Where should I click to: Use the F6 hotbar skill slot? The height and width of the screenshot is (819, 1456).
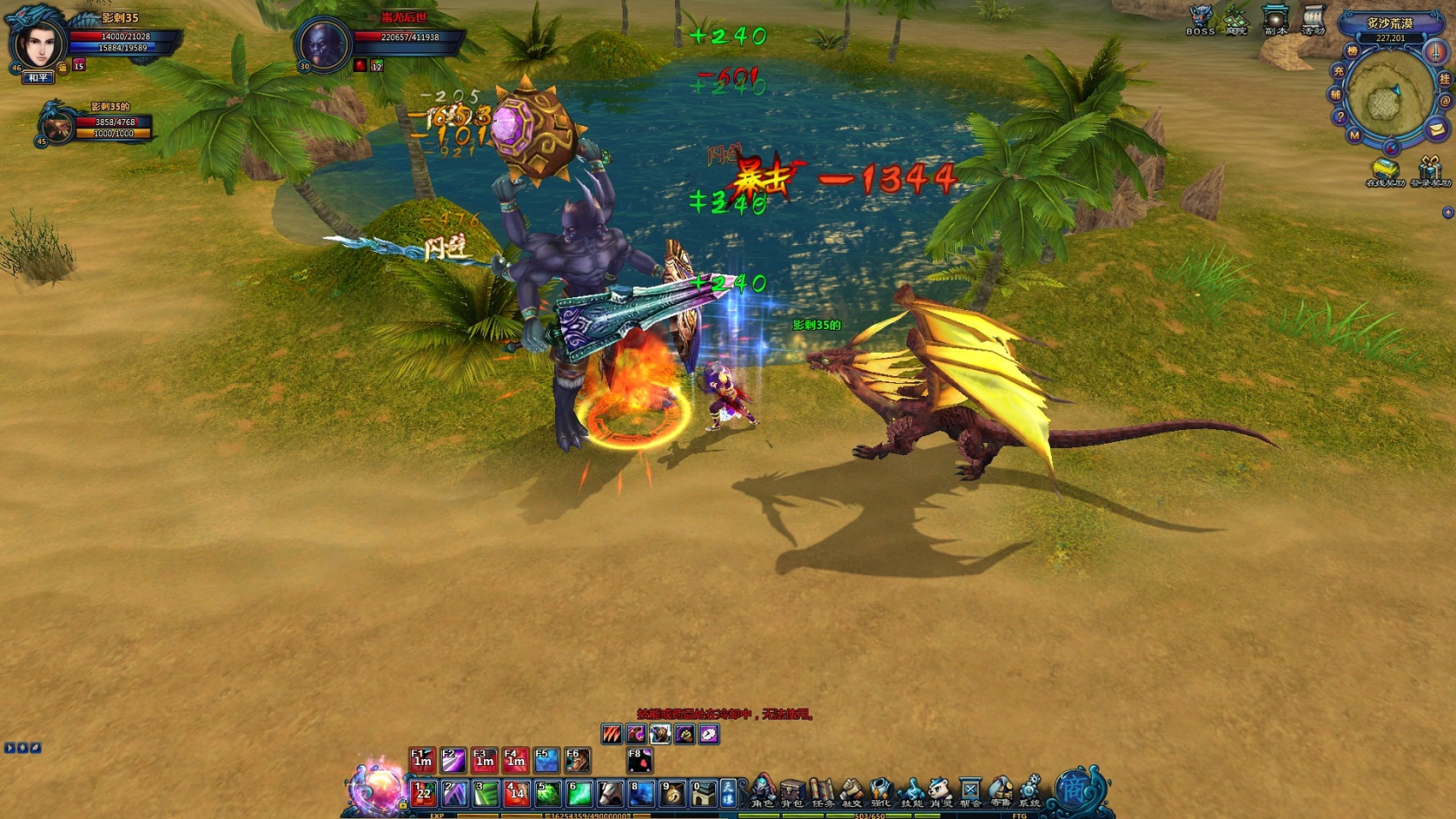tap(577, 760)
